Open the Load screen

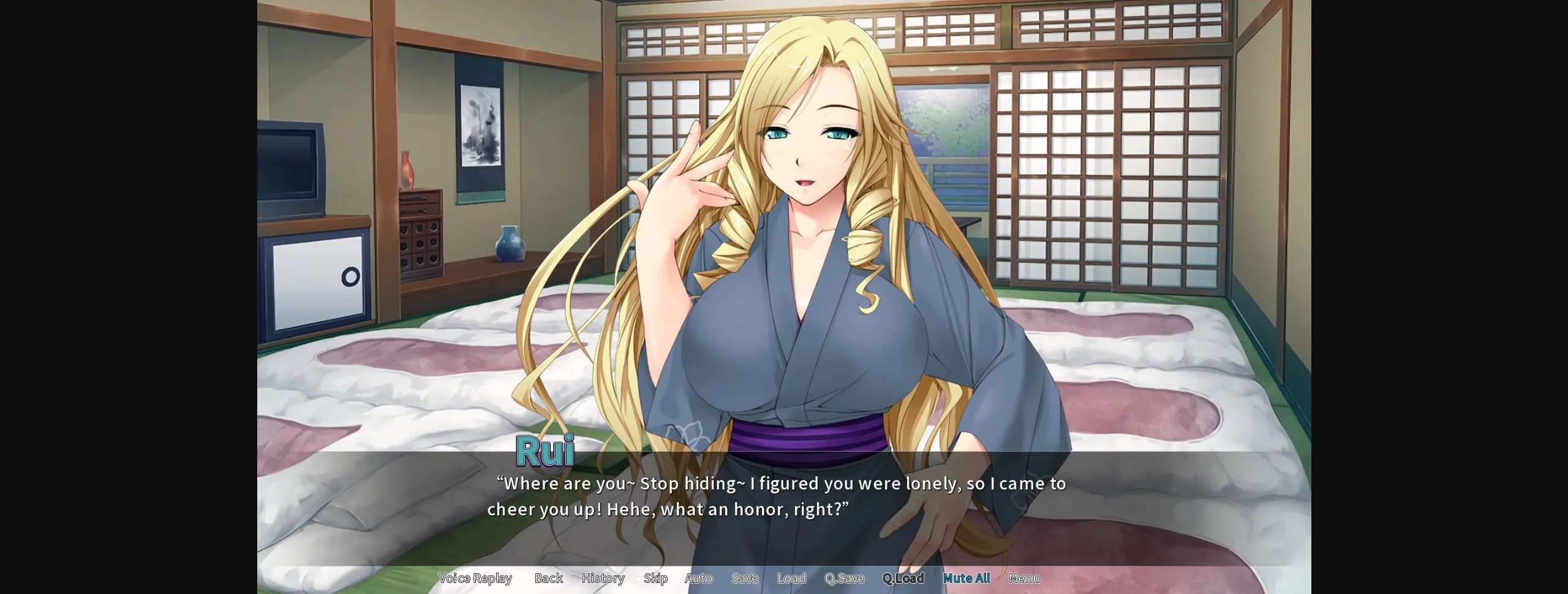[x=791, y=577]
